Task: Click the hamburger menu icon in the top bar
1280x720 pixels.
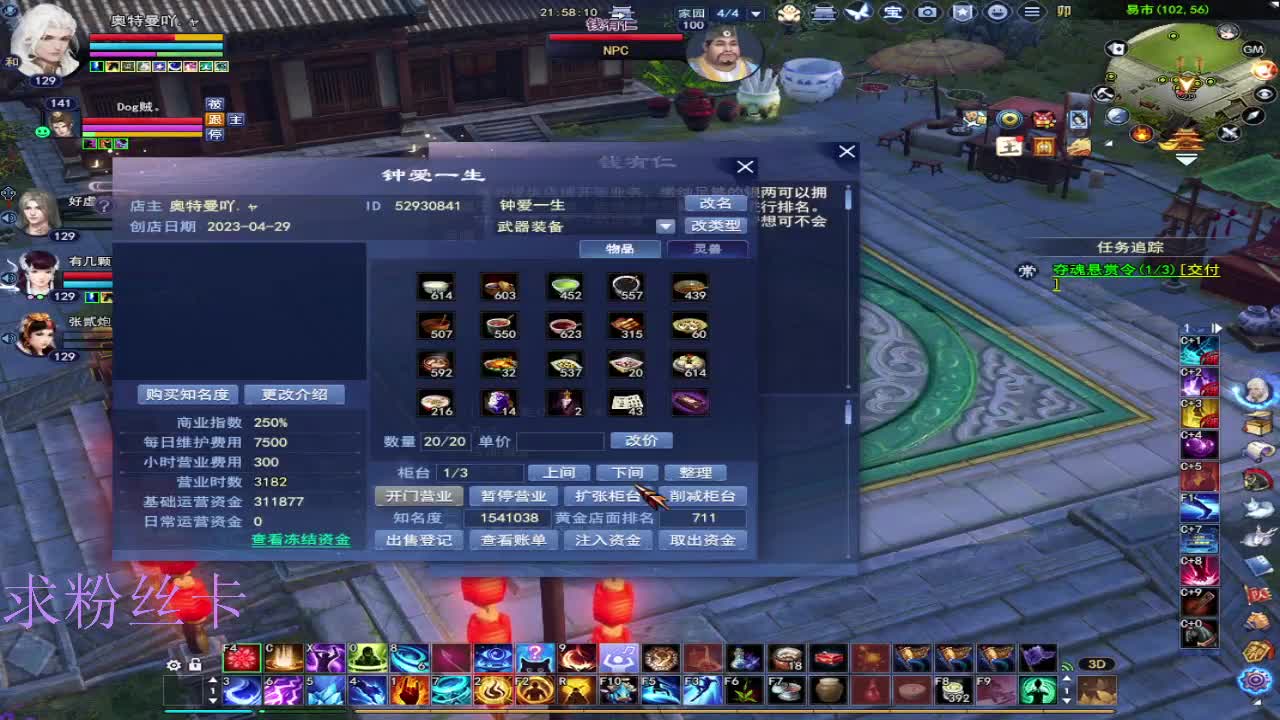Action: pos(1032,12)
